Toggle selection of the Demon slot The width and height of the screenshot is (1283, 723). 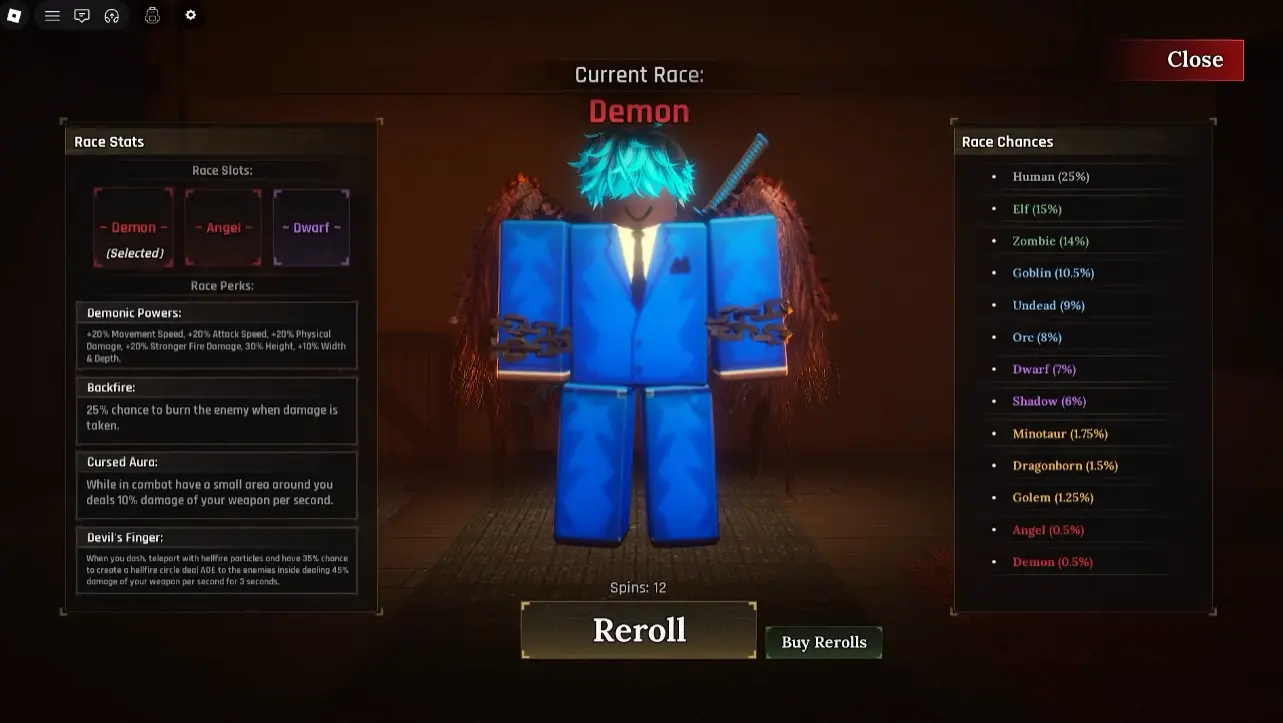coord(133,226)
